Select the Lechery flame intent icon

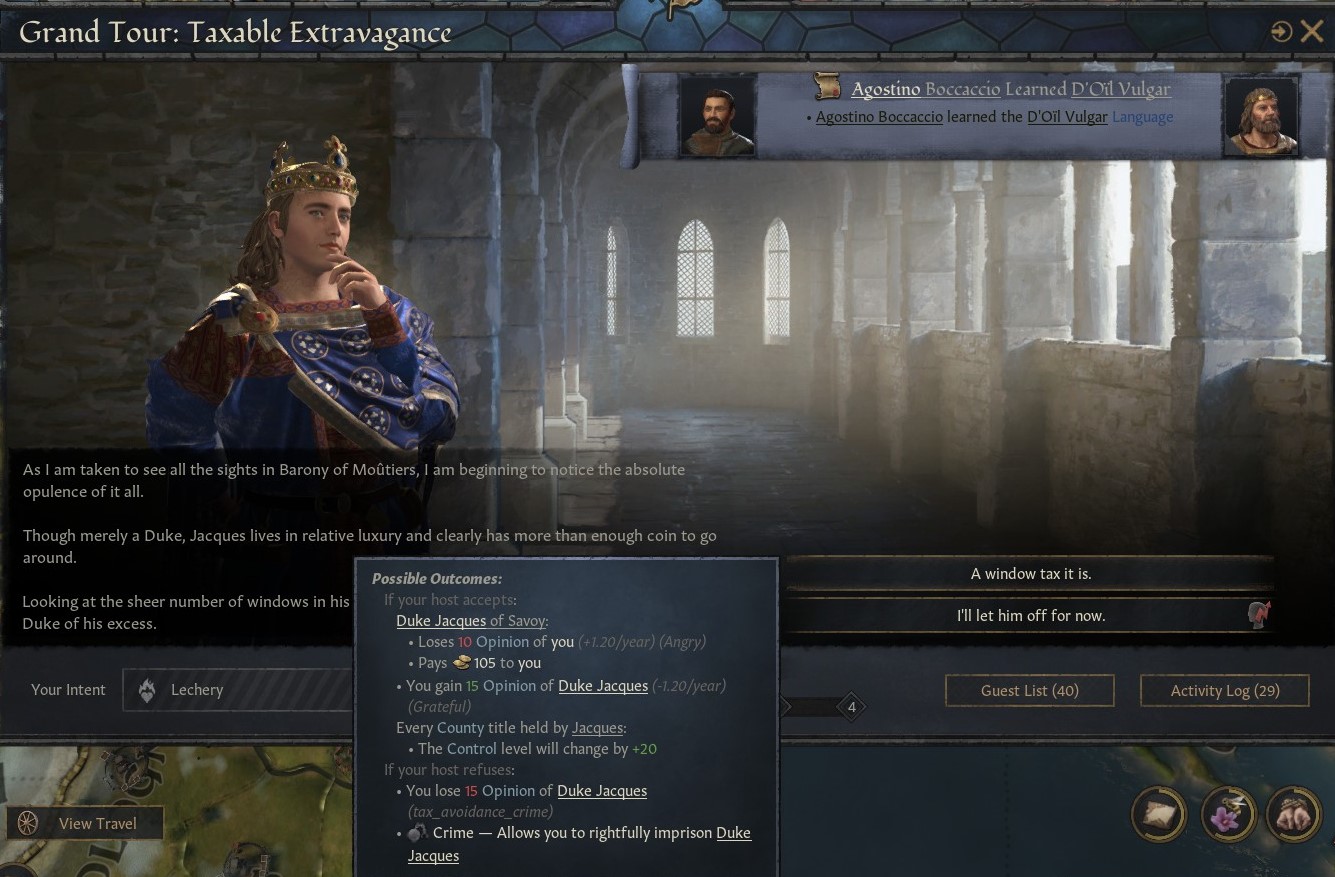tap(147, 689)
